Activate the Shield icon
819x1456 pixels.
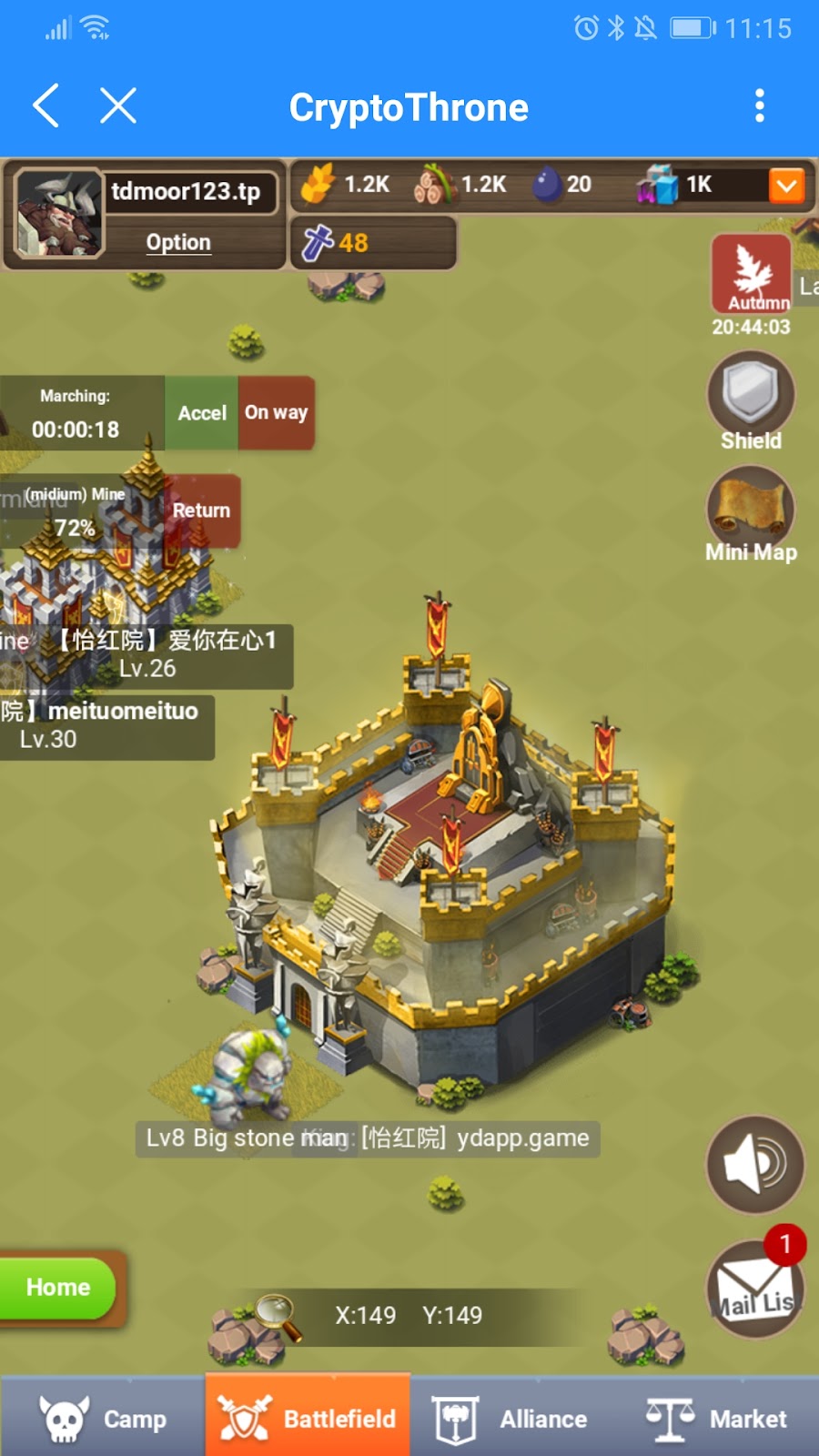click(751, 394)
